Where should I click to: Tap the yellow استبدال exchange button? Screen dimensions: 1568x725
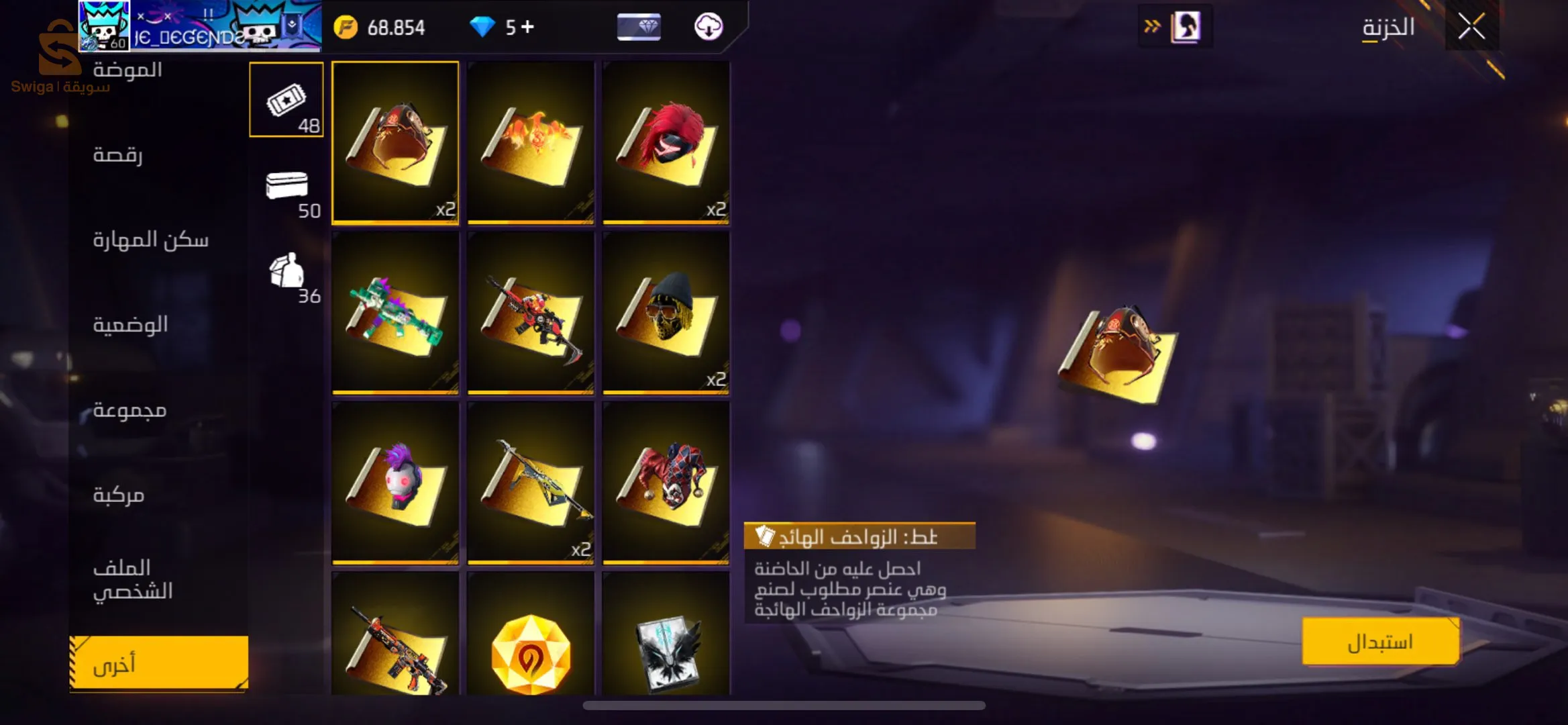pos(1380,642)
